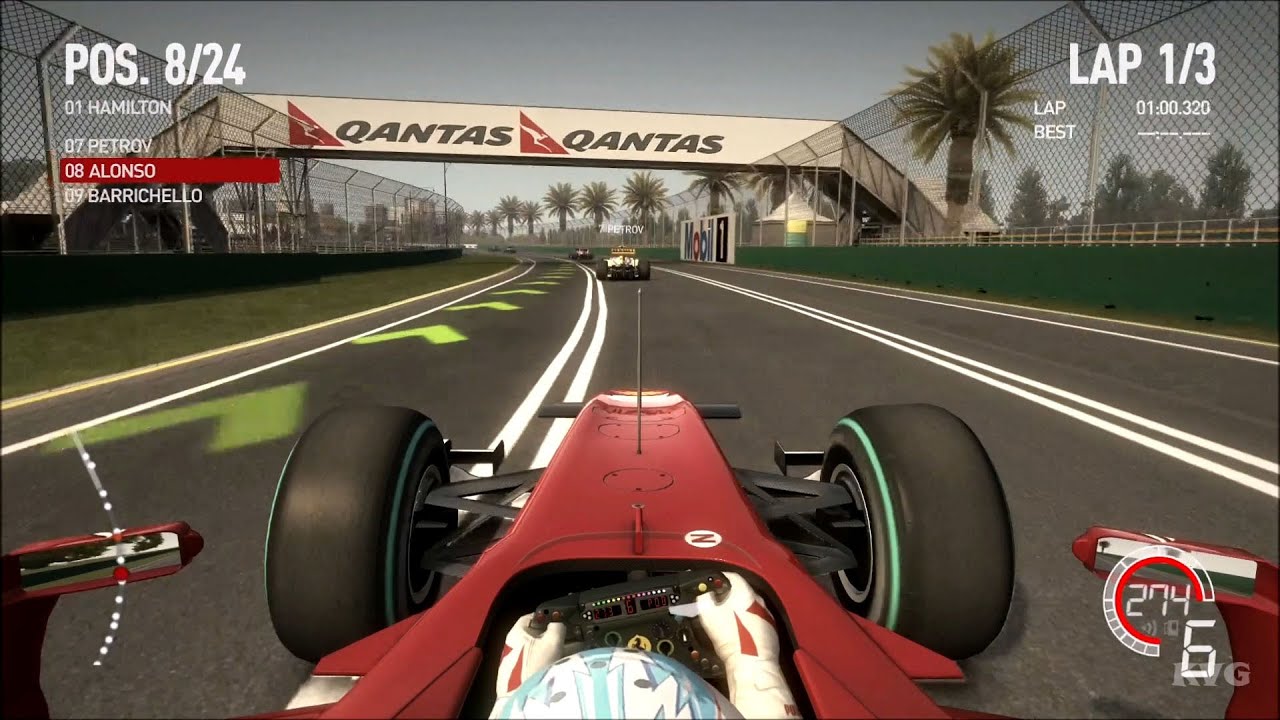The width and height of the screenshot is (1280, 720).
Task: Click the left green knob on the wheel
Action: tap(612, 639)
